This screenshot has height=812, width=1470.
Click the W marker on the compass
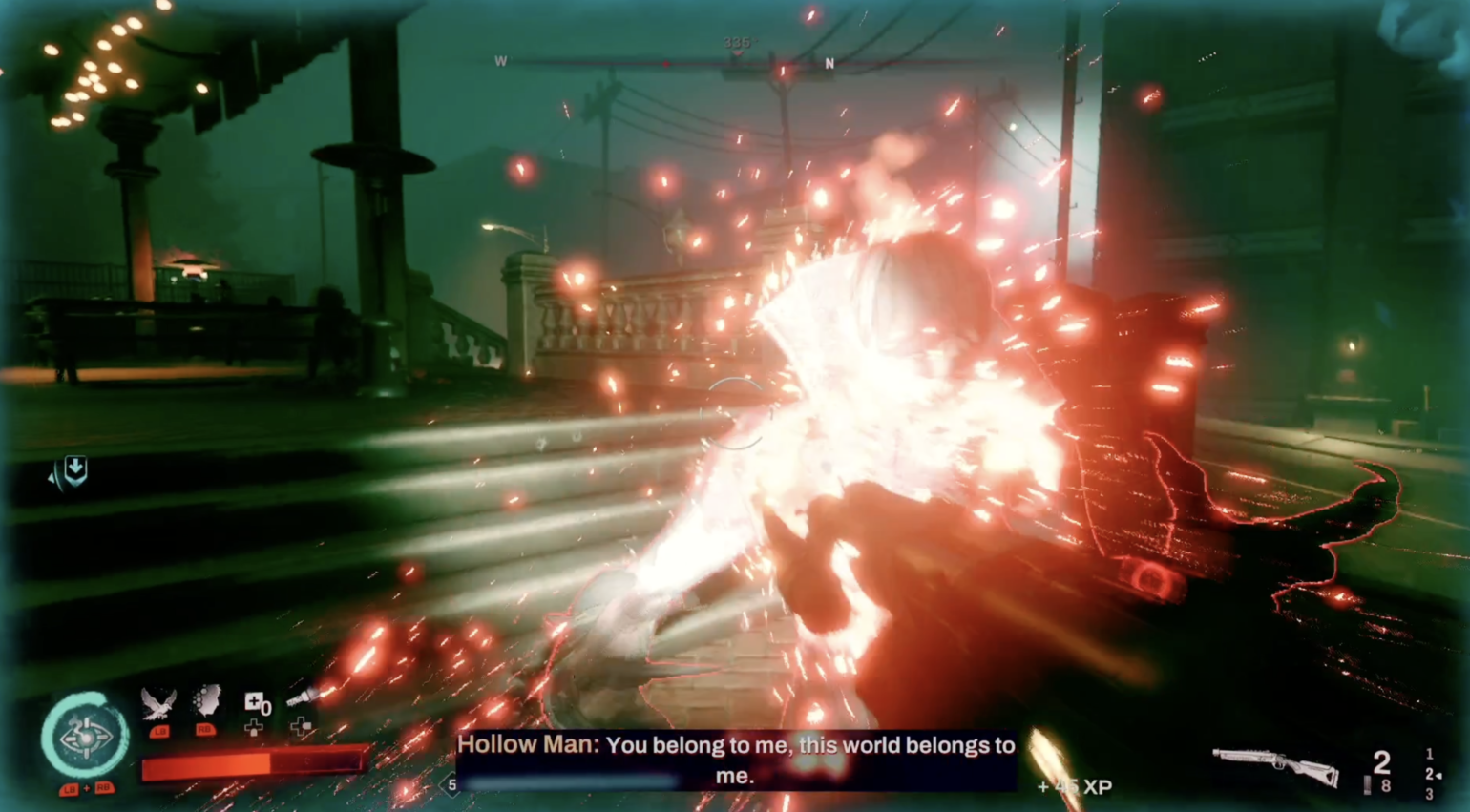pos(501,61)
